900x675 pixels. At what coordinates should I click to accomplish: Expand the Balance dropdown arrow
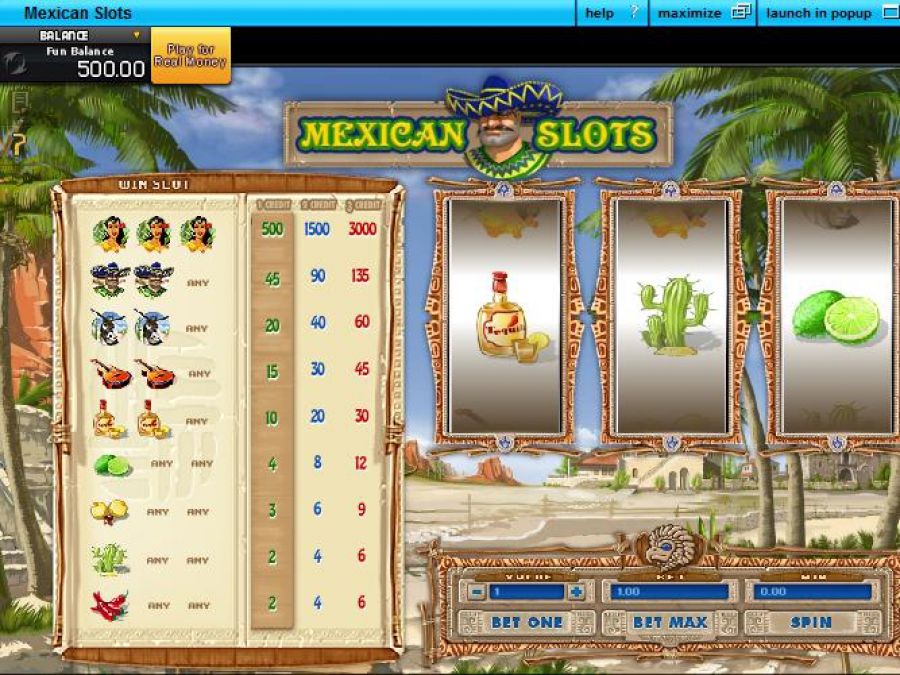click(136, 35)
